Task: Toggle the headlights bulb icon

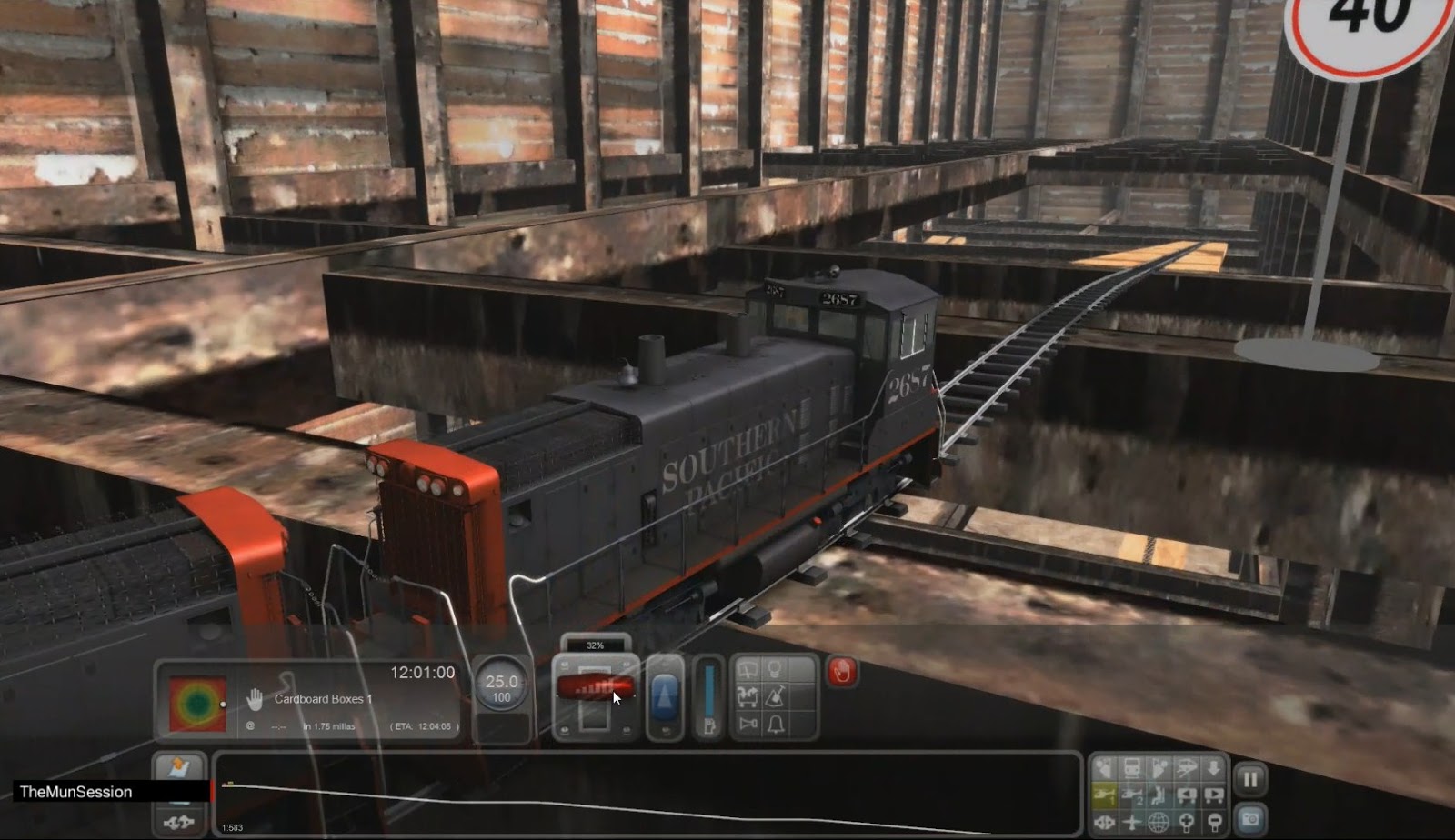Action: click(775, 668)
